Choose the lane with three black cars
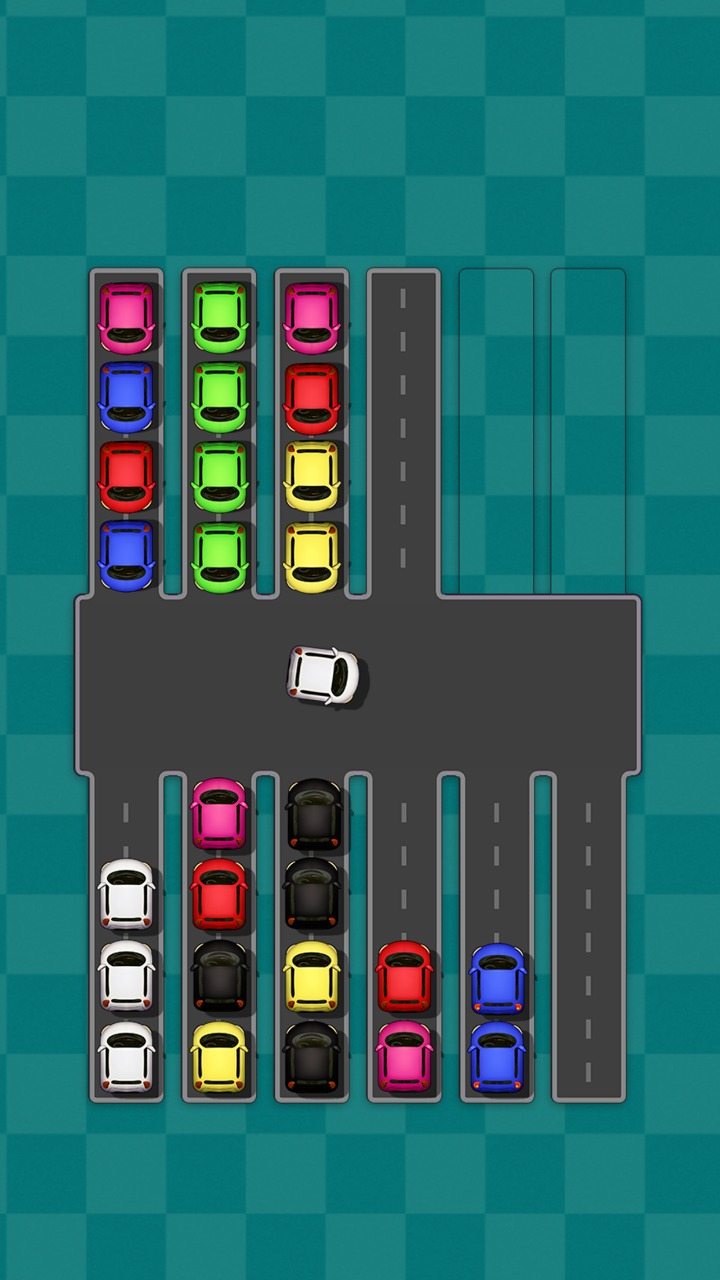 (x=312, y=935)
